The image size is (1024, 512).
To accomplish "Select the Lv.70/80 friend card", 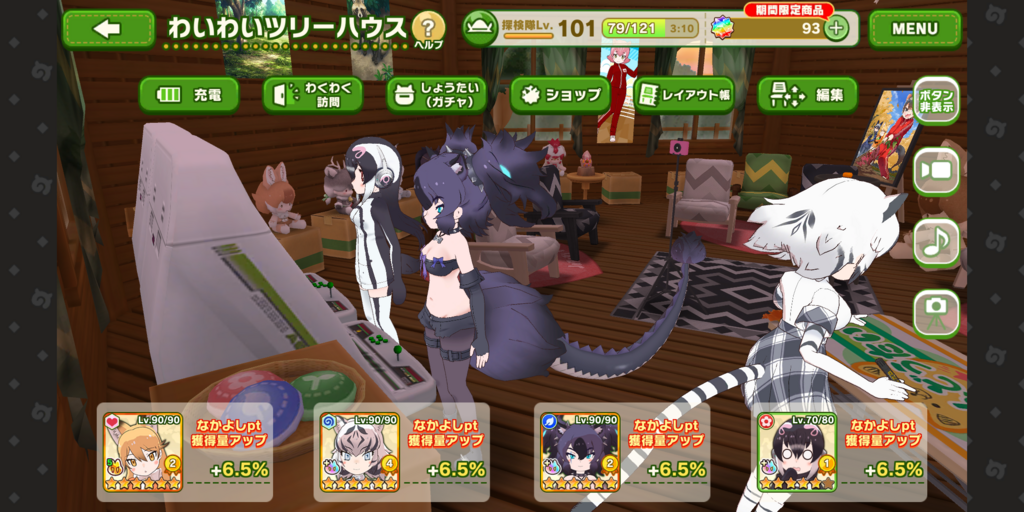I will point(796,452).
